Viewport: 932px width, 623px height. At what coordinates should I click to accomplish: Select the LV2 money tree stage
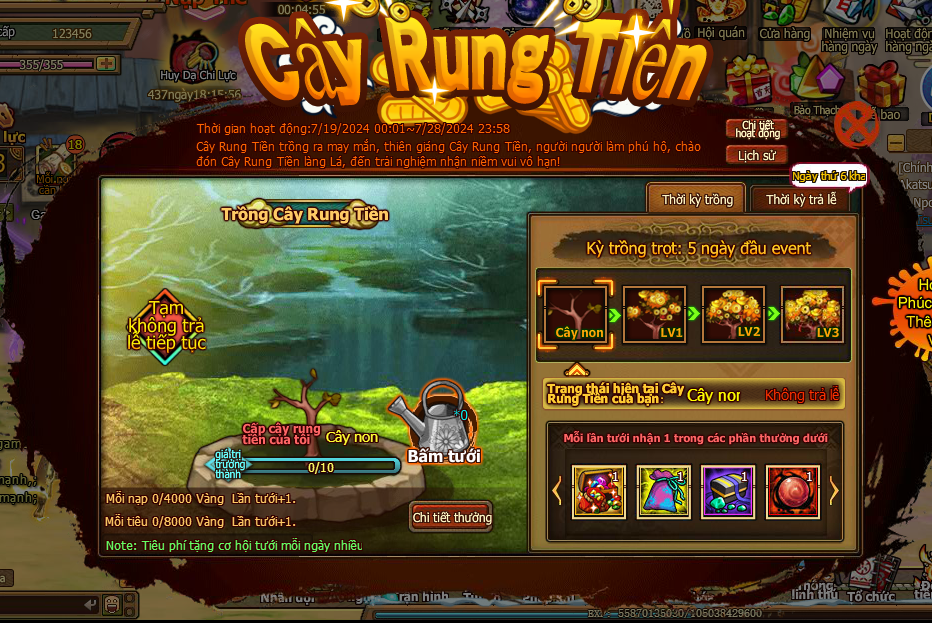point(733,315)
